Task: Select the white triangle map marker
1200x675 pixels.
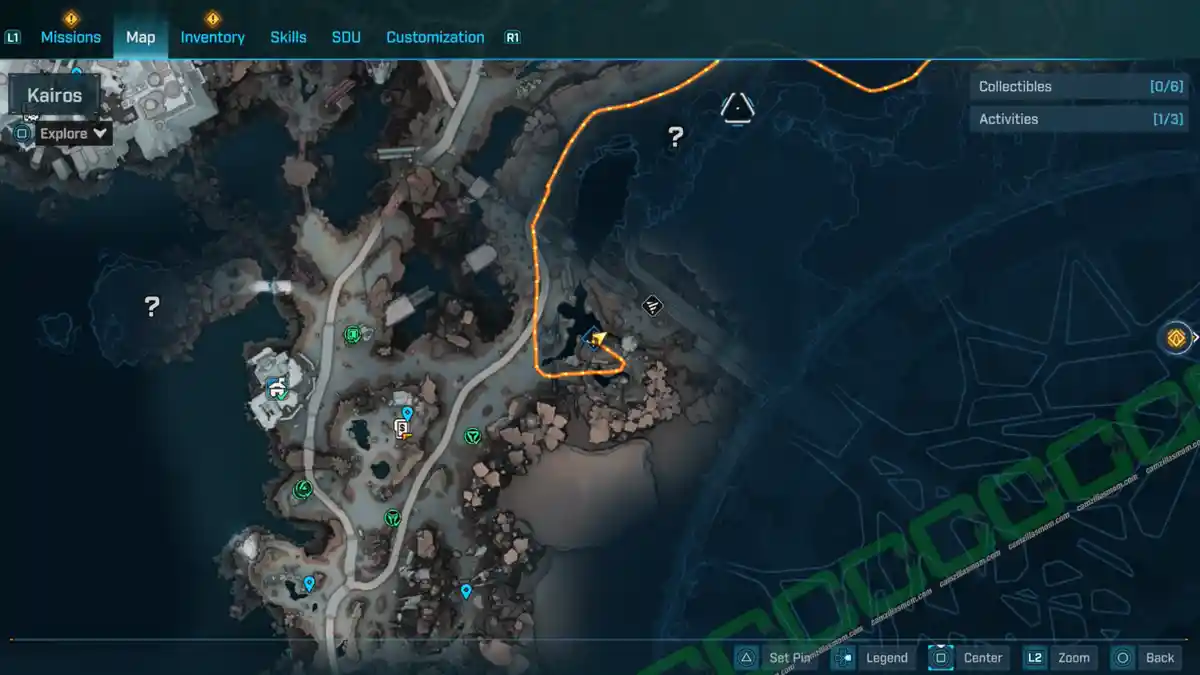Action: coord(738,108)
